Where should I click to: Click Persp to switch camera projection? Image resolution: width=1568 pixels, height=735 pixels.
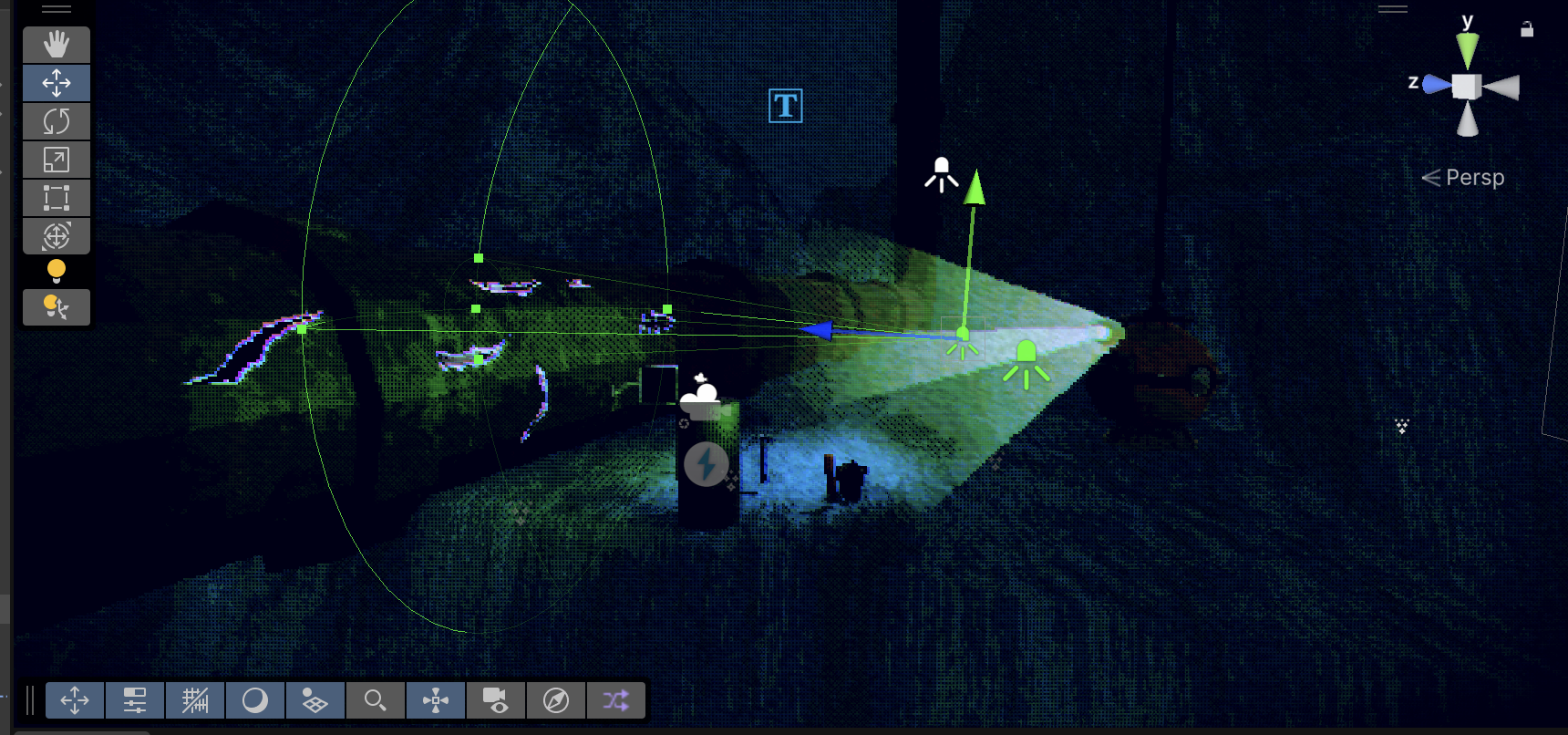click(1475, 177)
